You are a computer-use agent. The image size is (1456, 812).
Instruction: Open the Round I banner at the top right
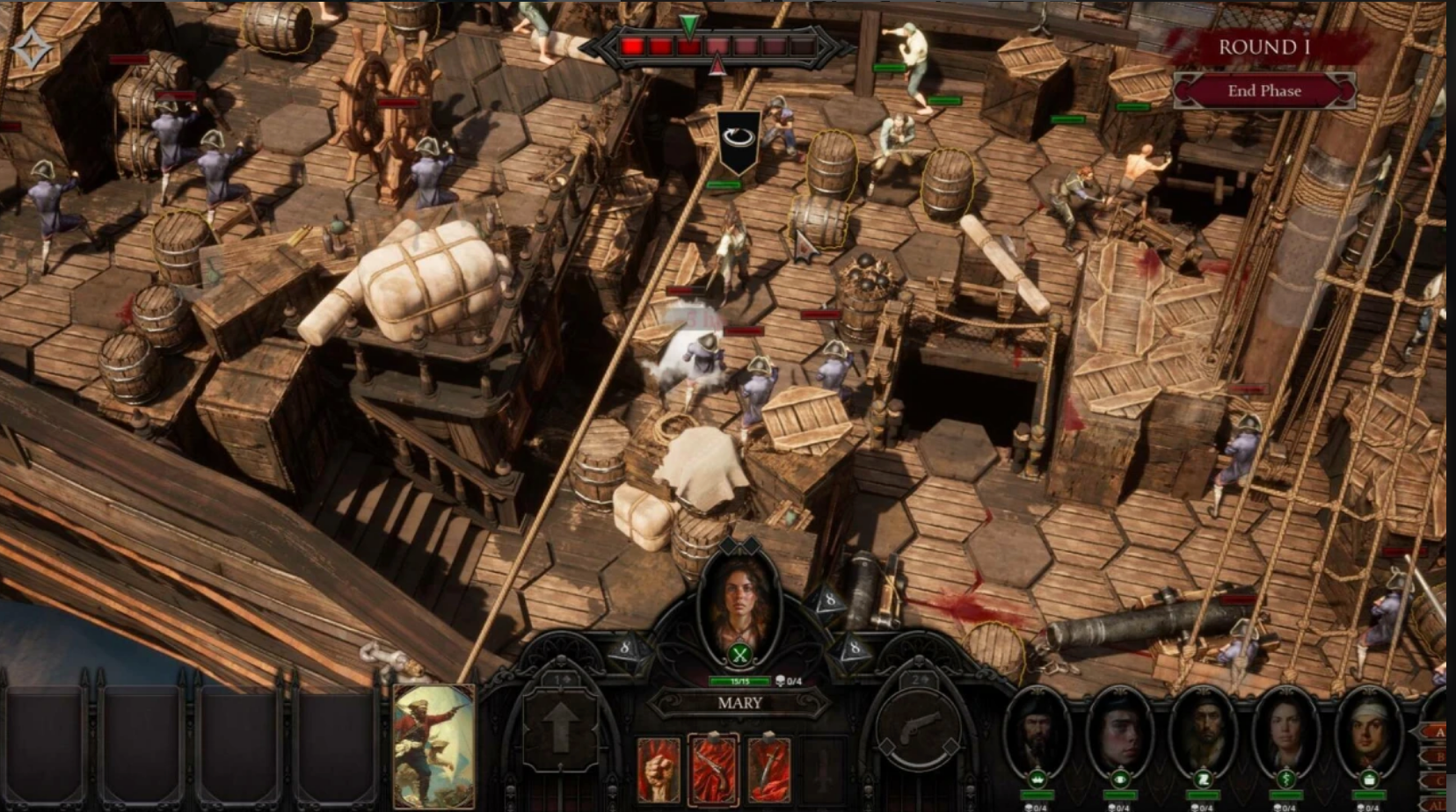(1265, 47)
